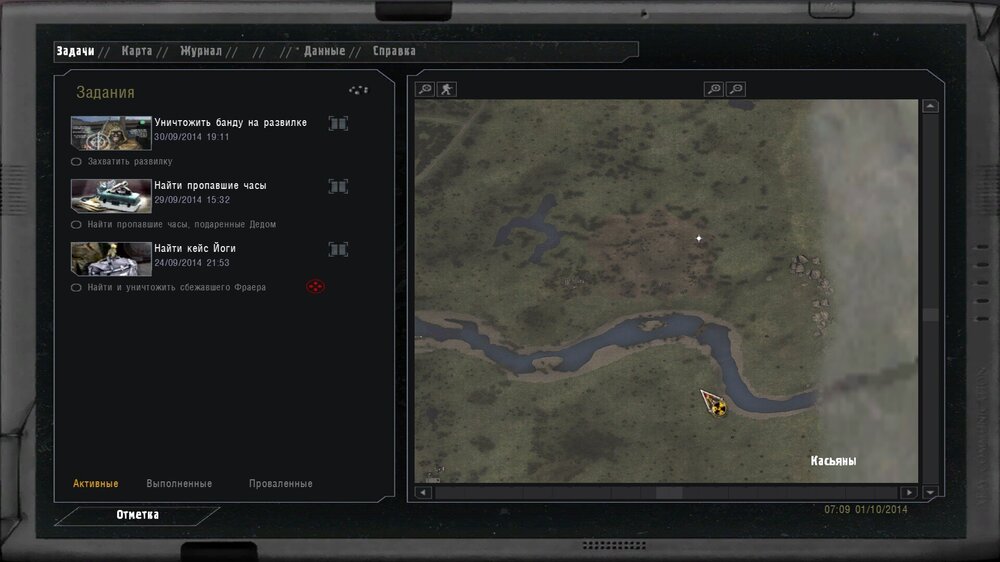
Task: Click the Отметка button
Action: (137, 515)
